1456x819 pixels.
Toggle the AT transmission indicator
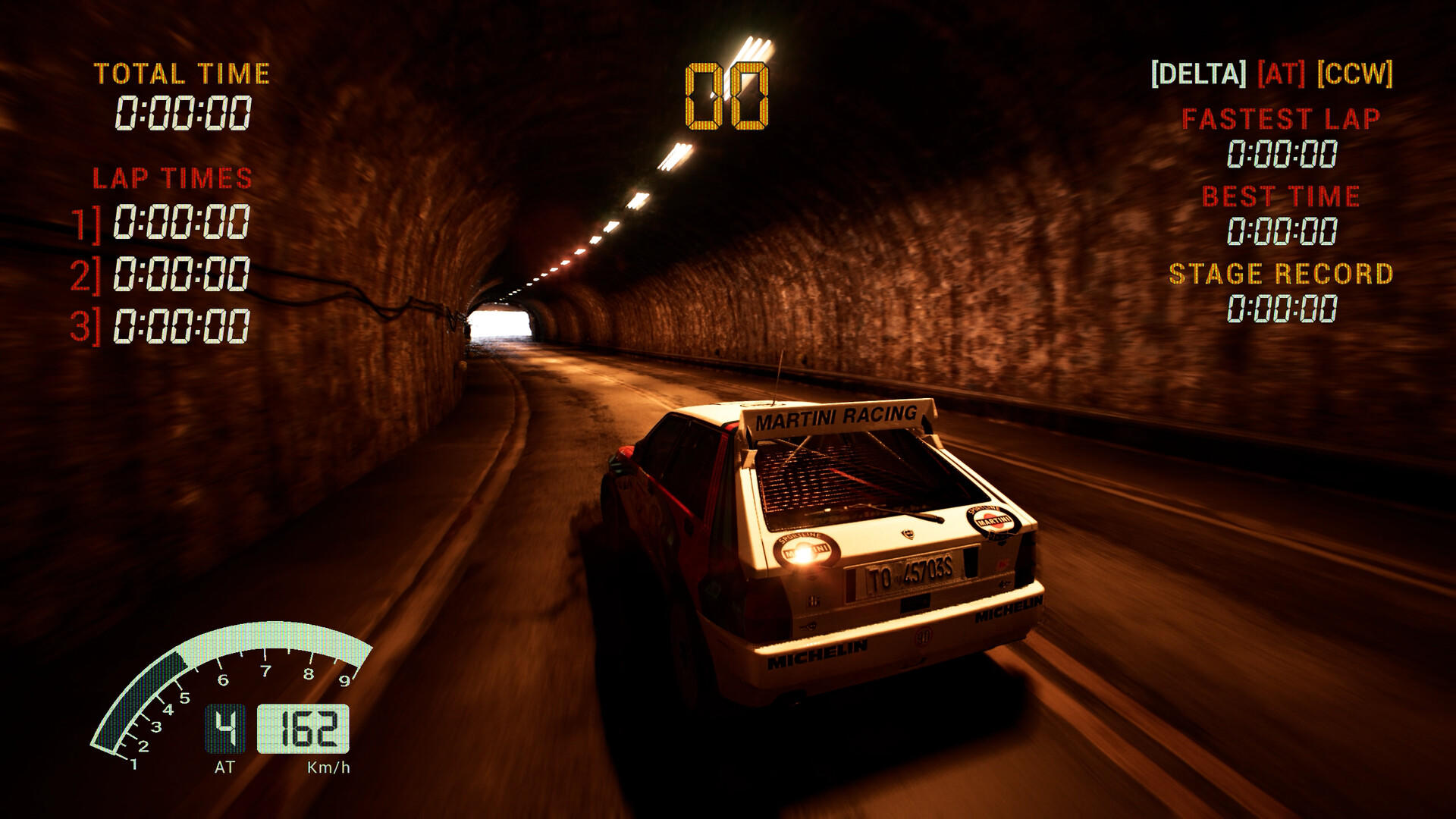1279,74
